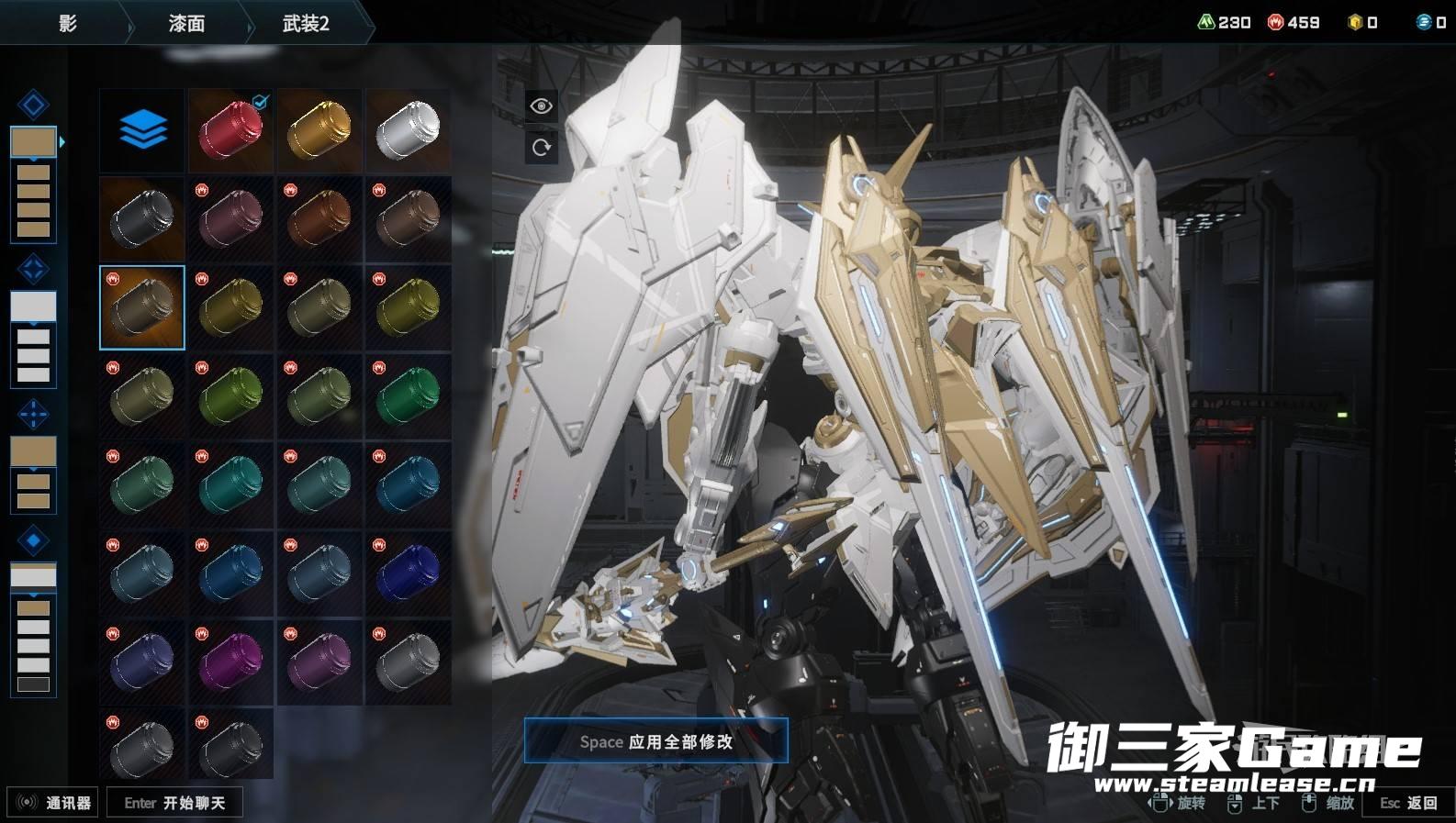
Task: Toggle the eye visibility button
Action: tap(541, 106)
